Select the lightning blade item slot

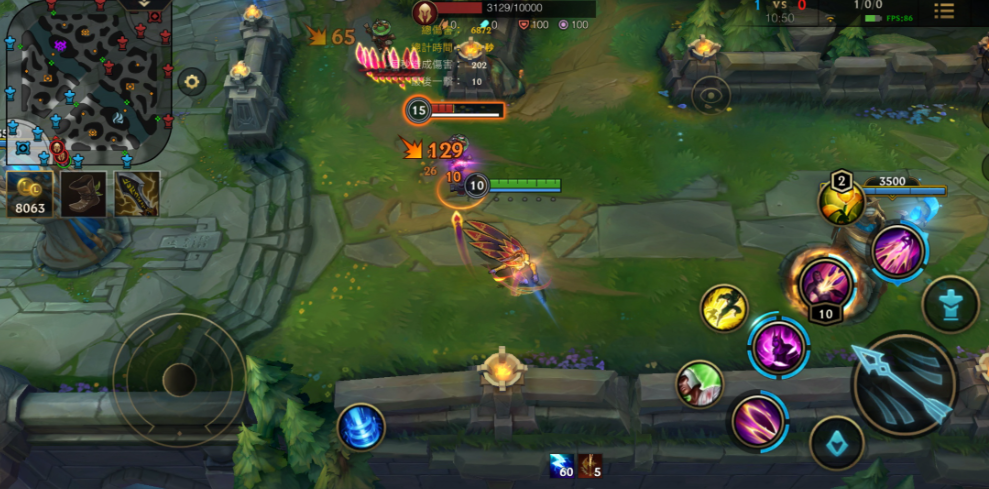(137, 194)
